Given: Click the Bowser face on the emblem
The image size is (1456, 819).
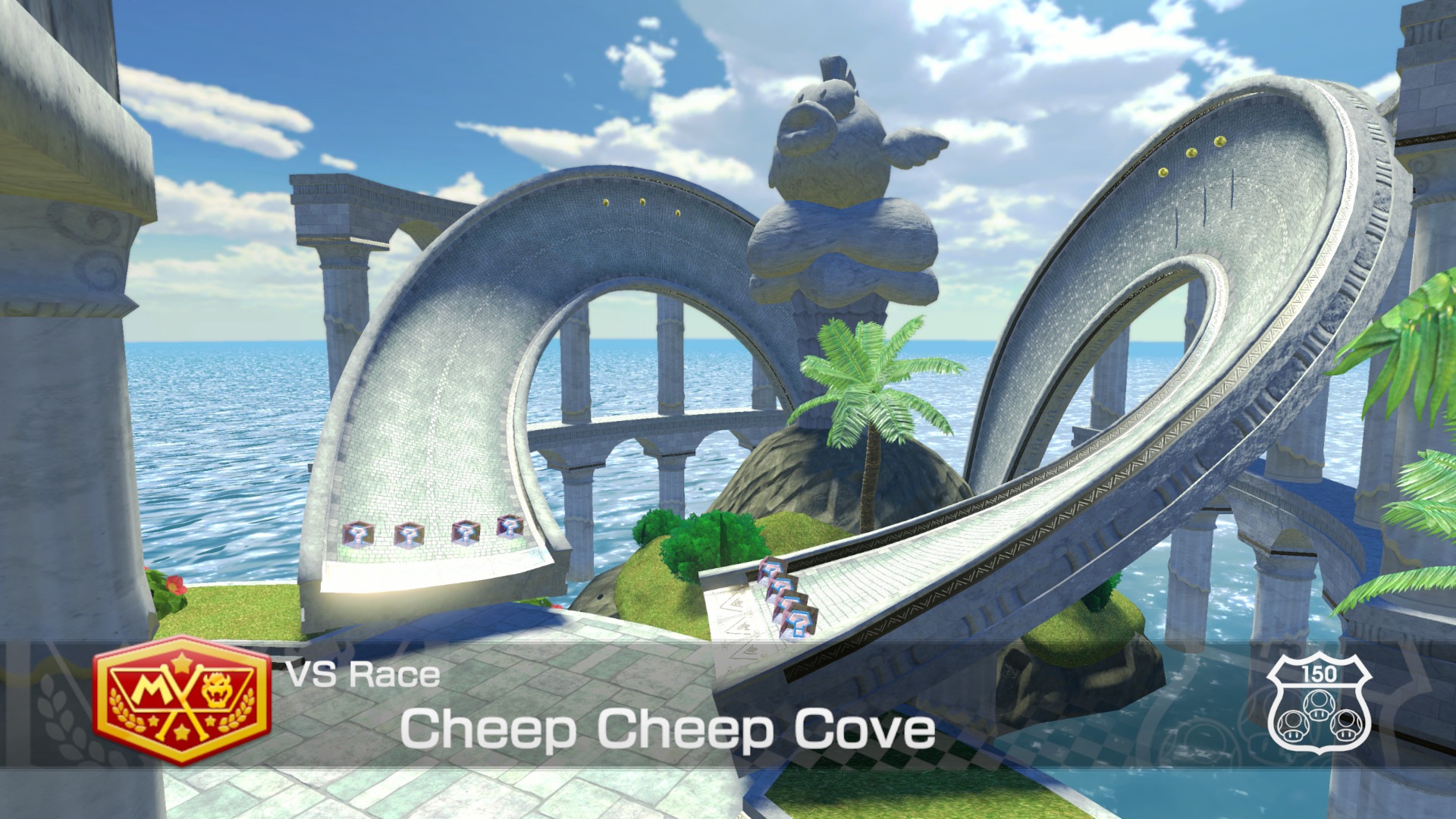Looking at the screenshot, I should coord(215,690).
